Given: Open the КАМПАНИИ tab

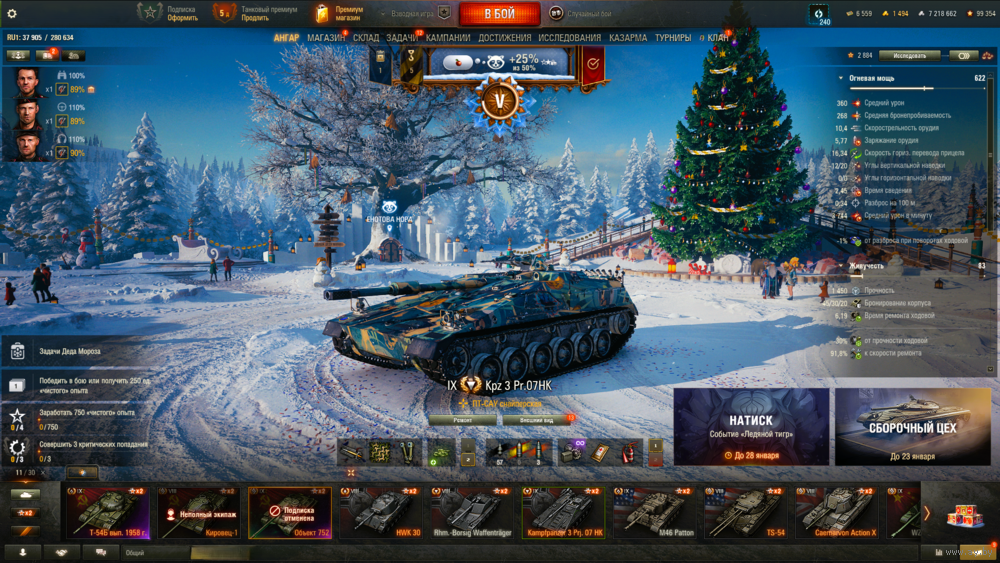Looking at the screenshot, I should tap(448, 38).
